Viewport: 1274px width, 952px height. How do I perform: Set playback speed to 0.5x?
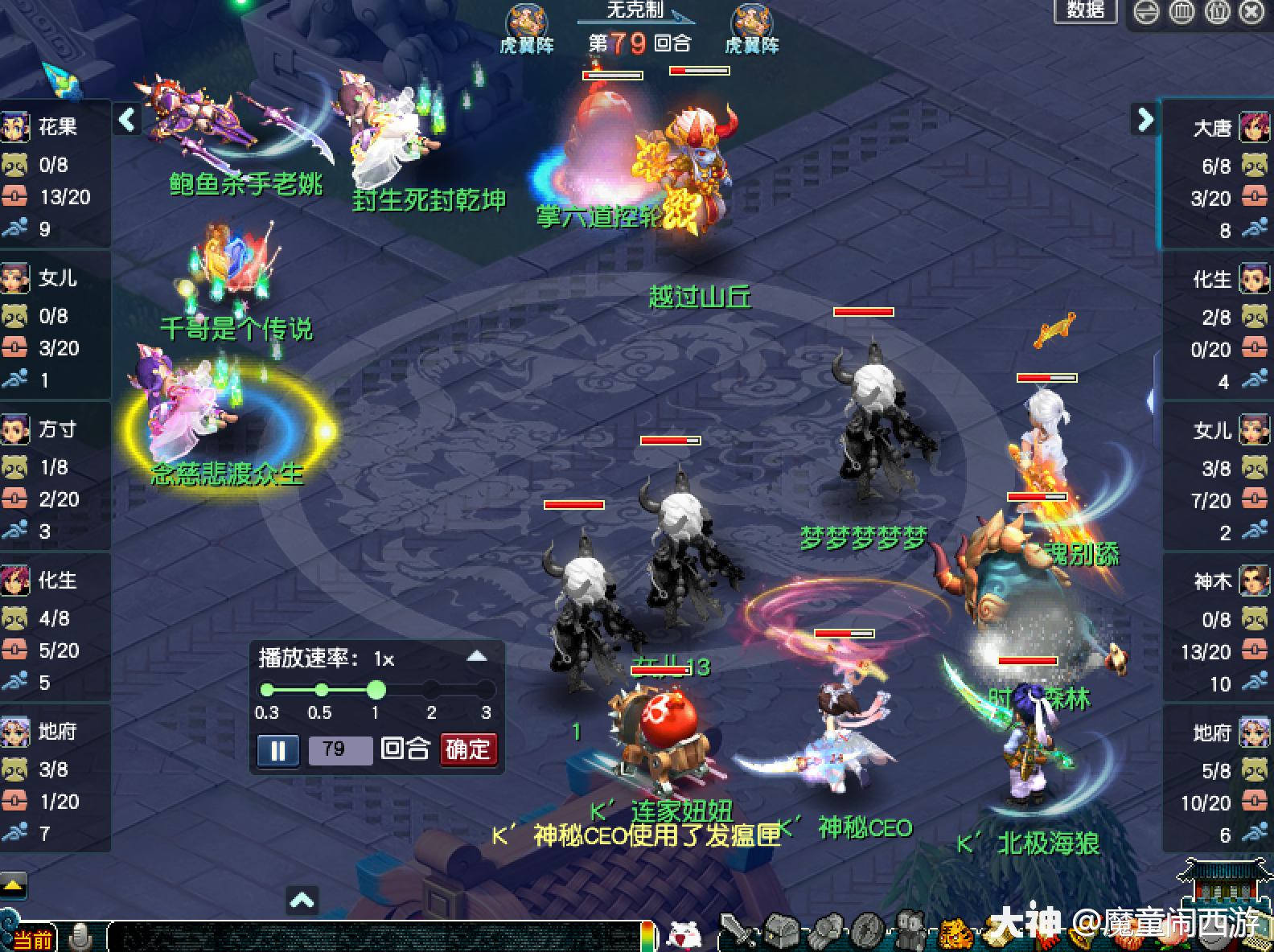point(321,690)
